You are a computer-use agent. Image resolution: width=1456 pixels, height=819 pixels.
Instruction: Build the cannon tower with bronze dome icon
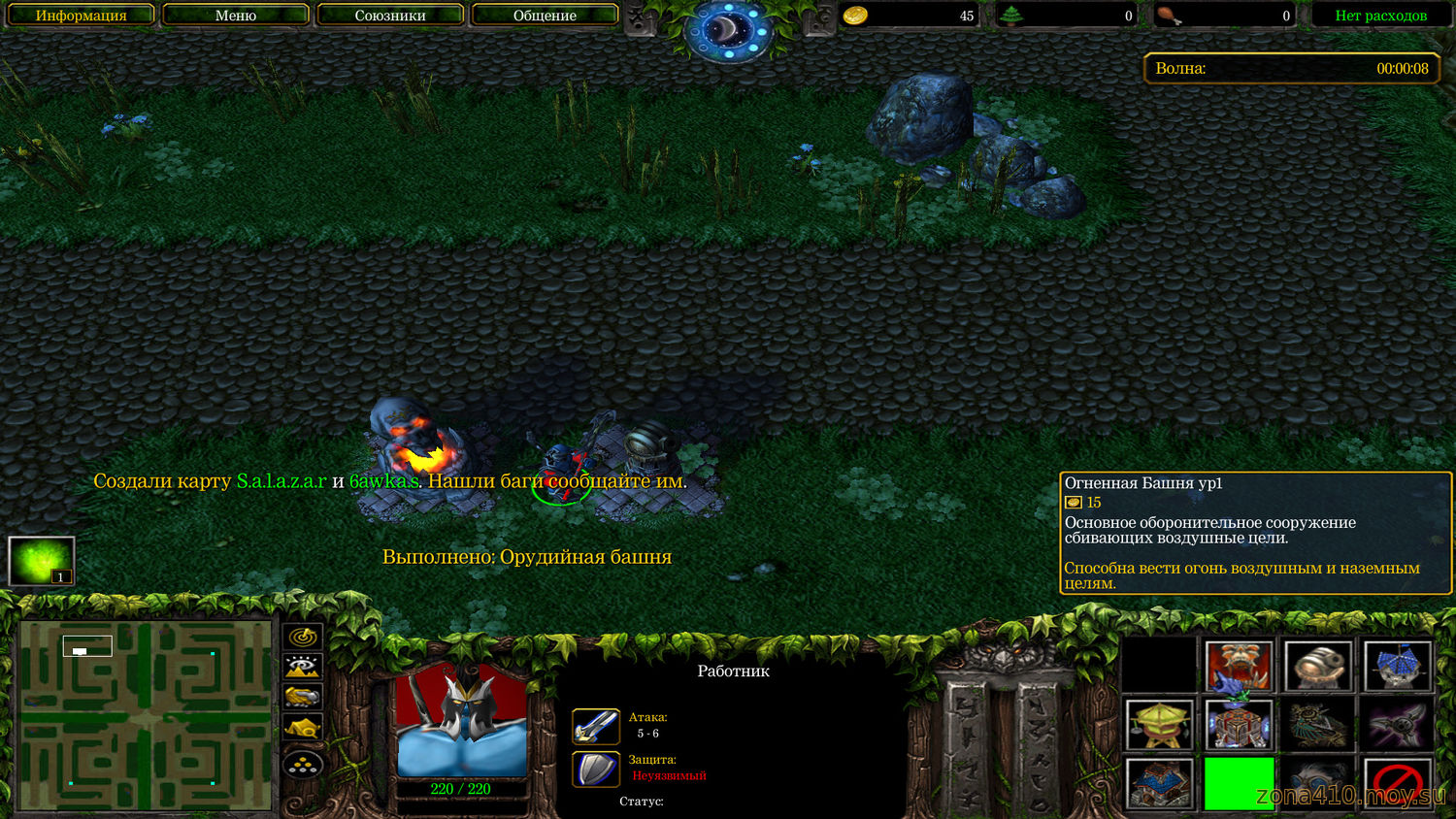pyautogui.click(x=1317, y=666)
